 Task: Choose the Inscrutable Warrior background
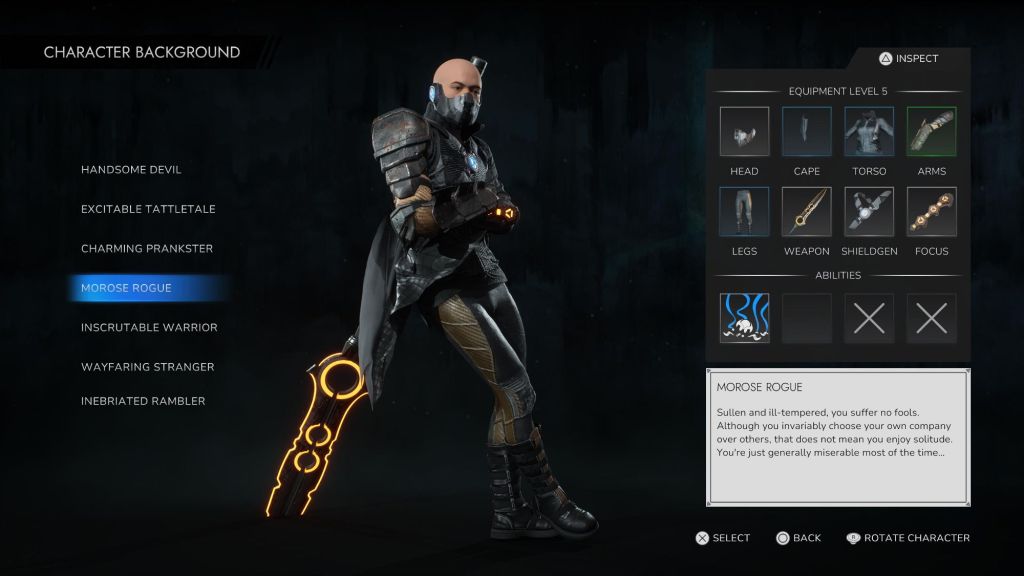(x=149, y=327)
